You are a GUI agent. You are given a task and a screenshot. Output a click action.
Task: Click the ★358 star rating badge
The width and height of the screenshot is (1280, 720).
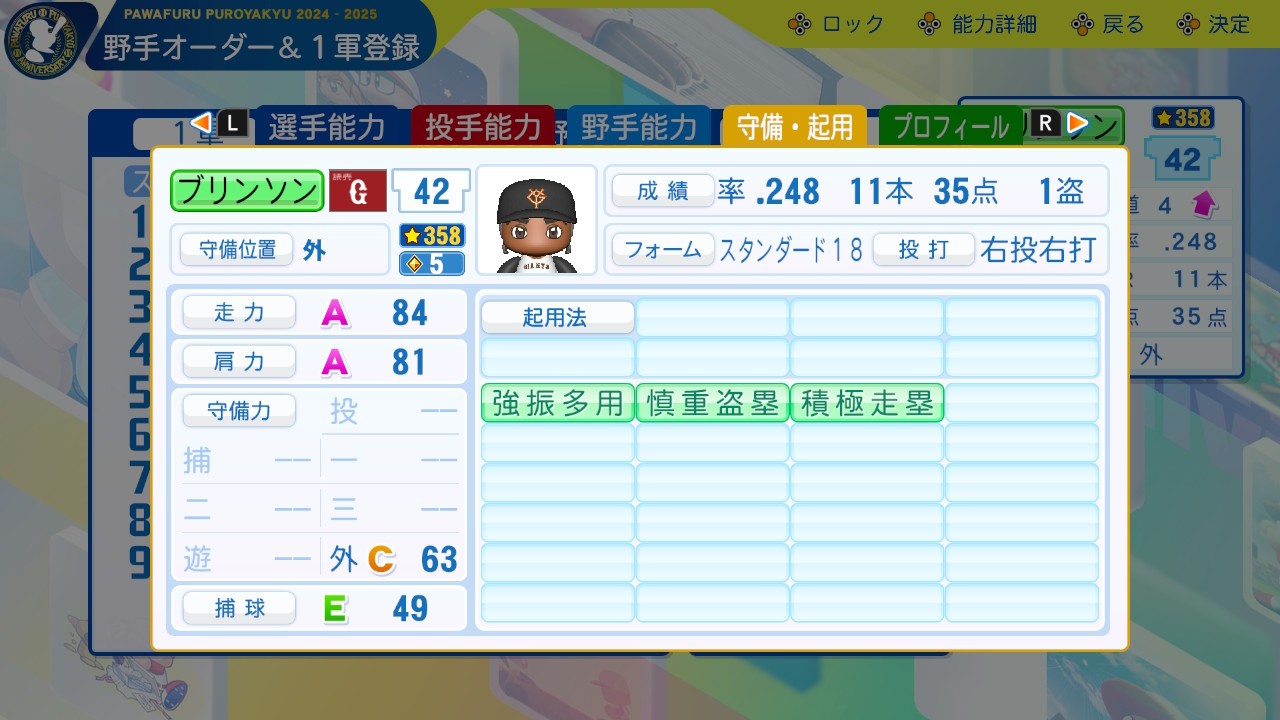pyautogui.click(x=431, y=237)
